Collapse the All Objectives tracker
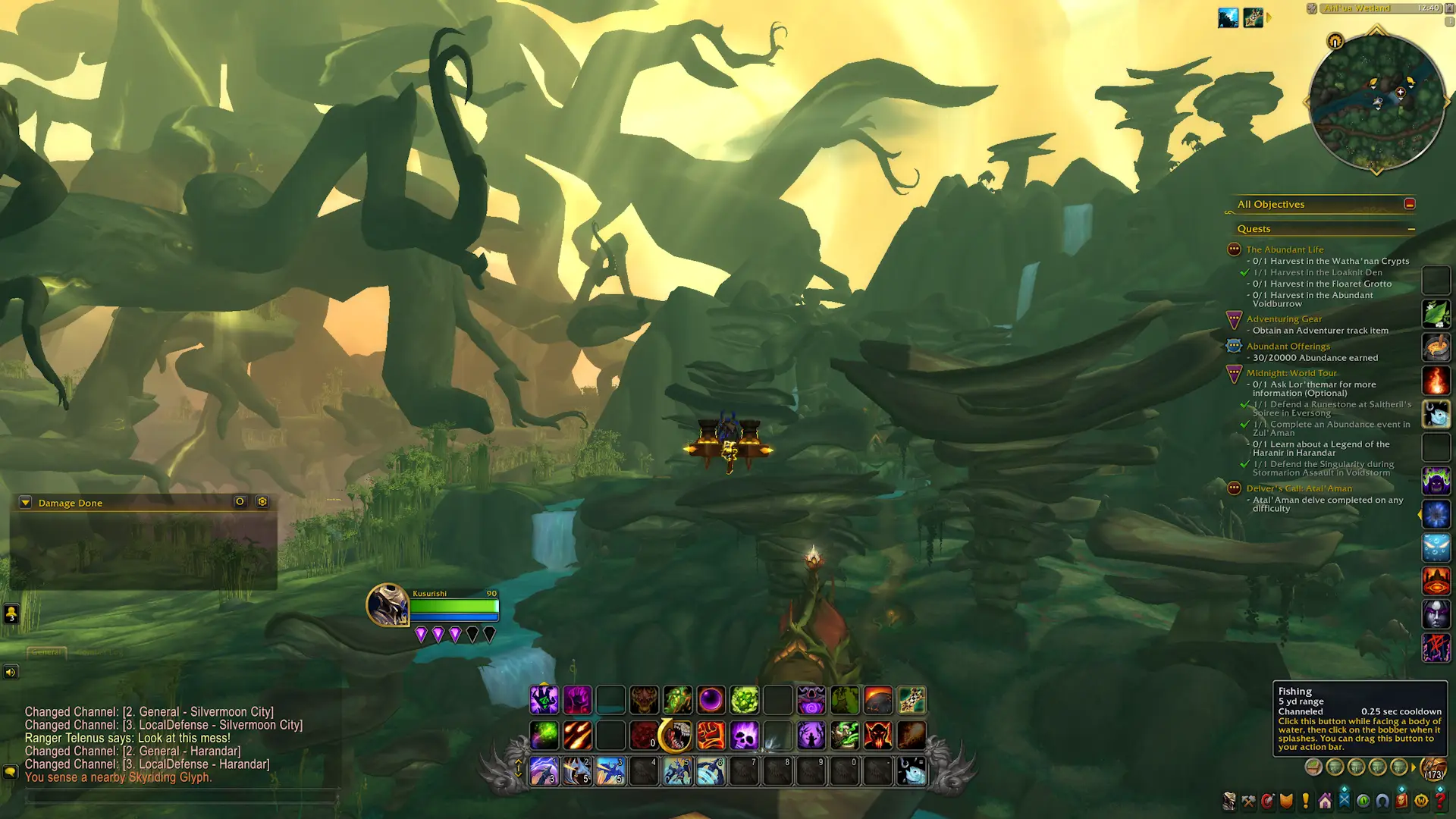The image size is (1456, 819). pyautogui.click(x=1410, y=204)
